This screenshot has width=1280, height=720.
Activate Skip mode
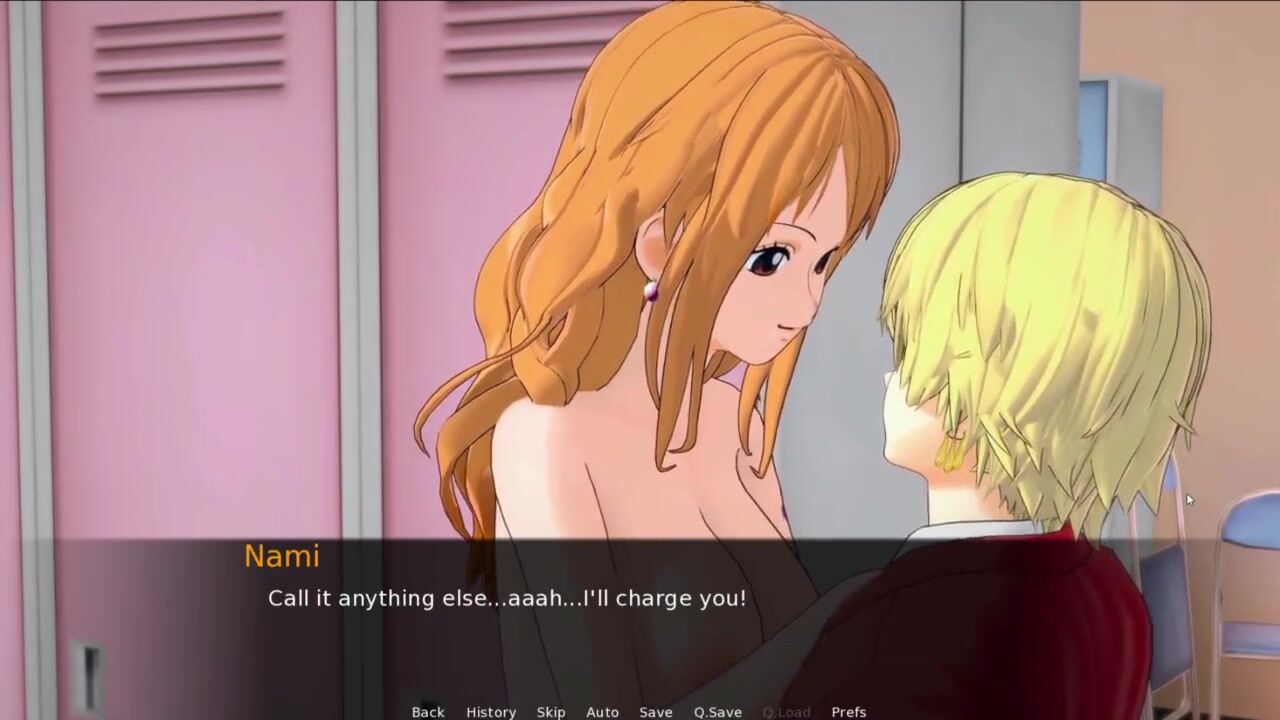click(x=551, y=712)
